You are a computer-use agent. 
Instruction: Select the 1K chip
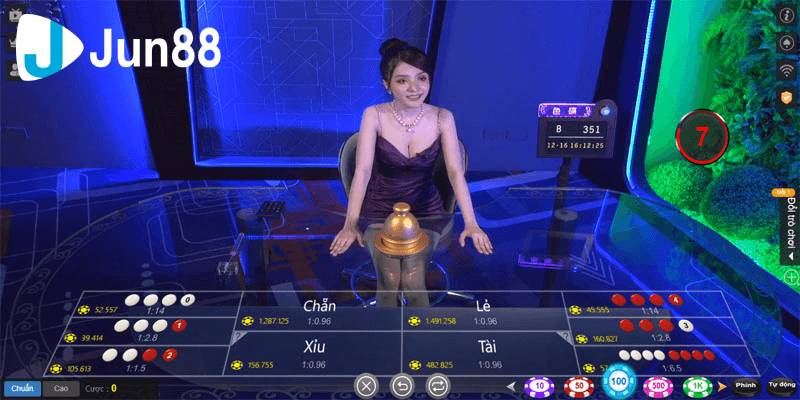697,385
